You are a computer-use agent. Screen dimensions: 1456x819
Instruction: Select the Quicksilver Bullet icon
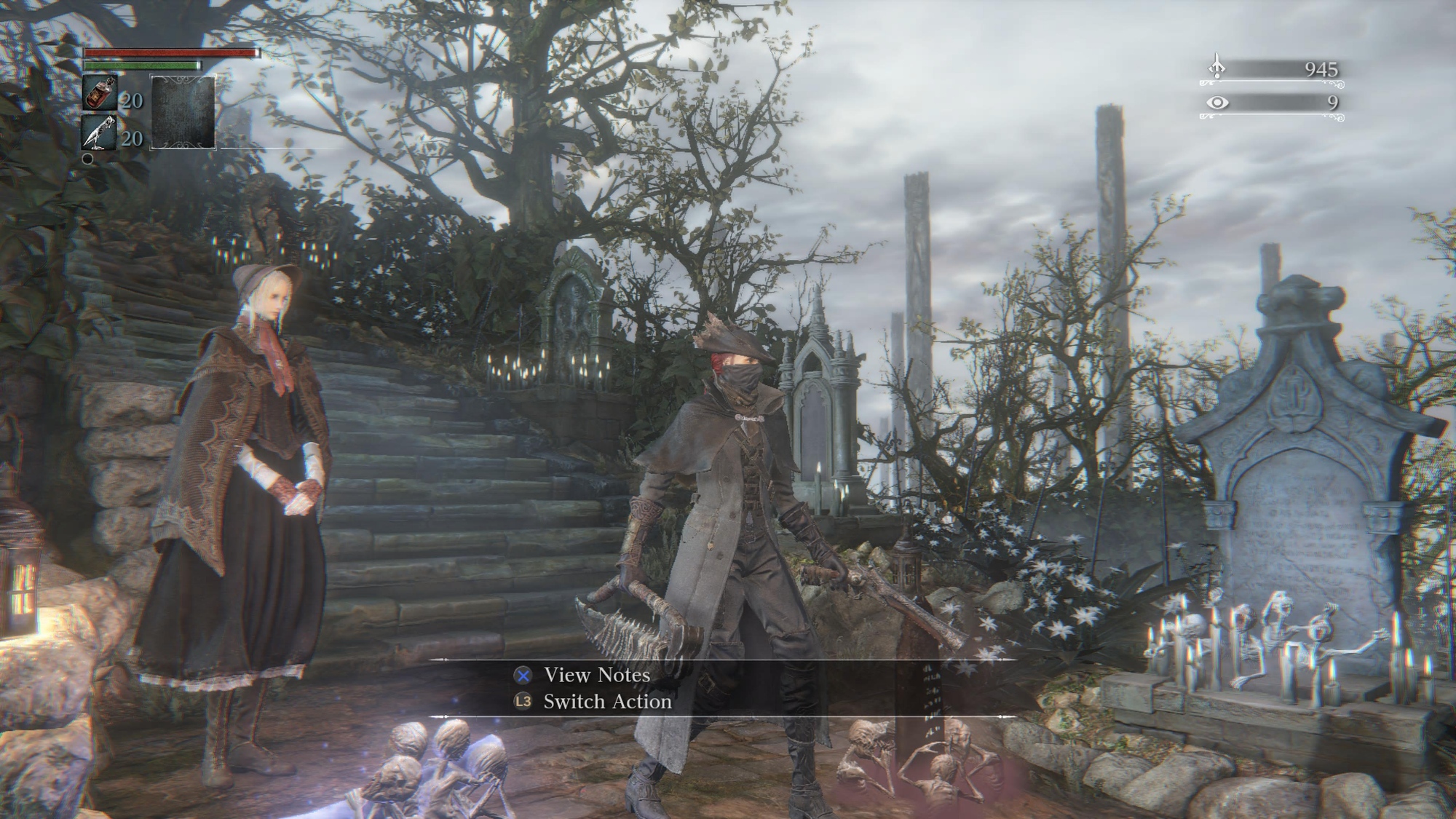coord(100,132)
